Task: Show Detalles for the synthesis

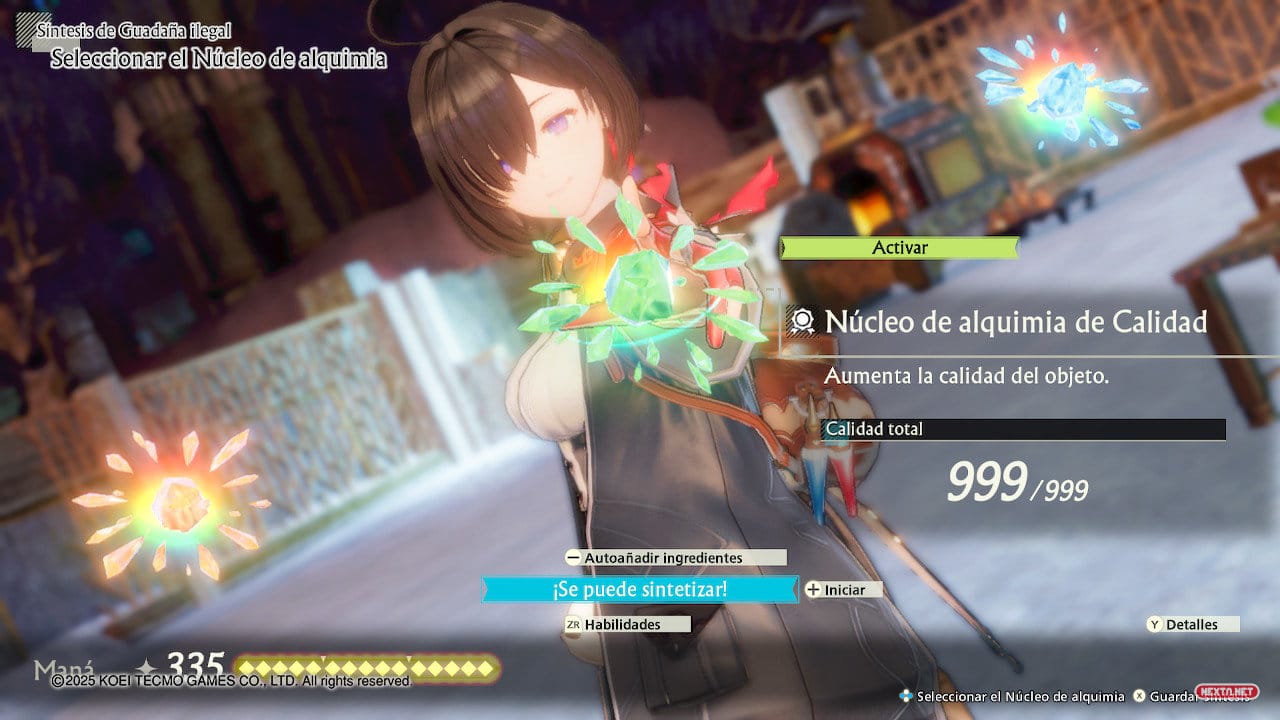Action: (1192, 624)
